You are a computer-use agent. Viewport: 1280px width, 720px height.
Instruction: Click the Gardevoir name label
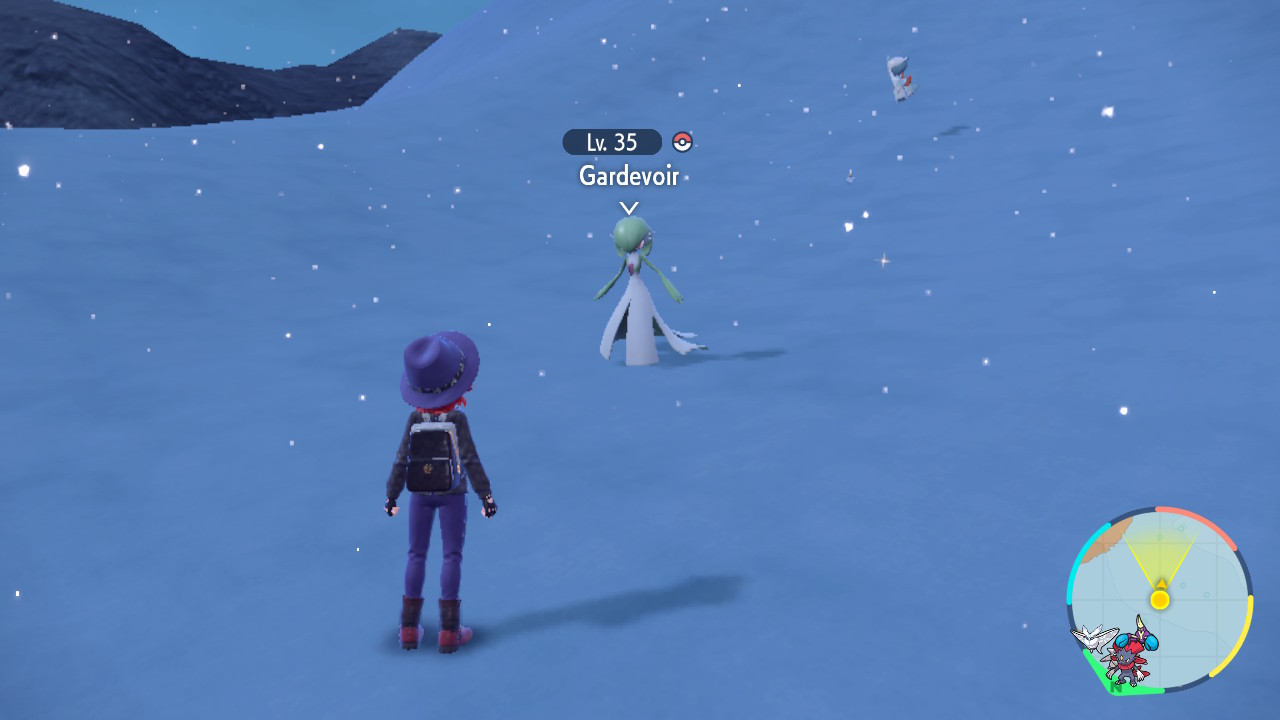coord(629,176)
